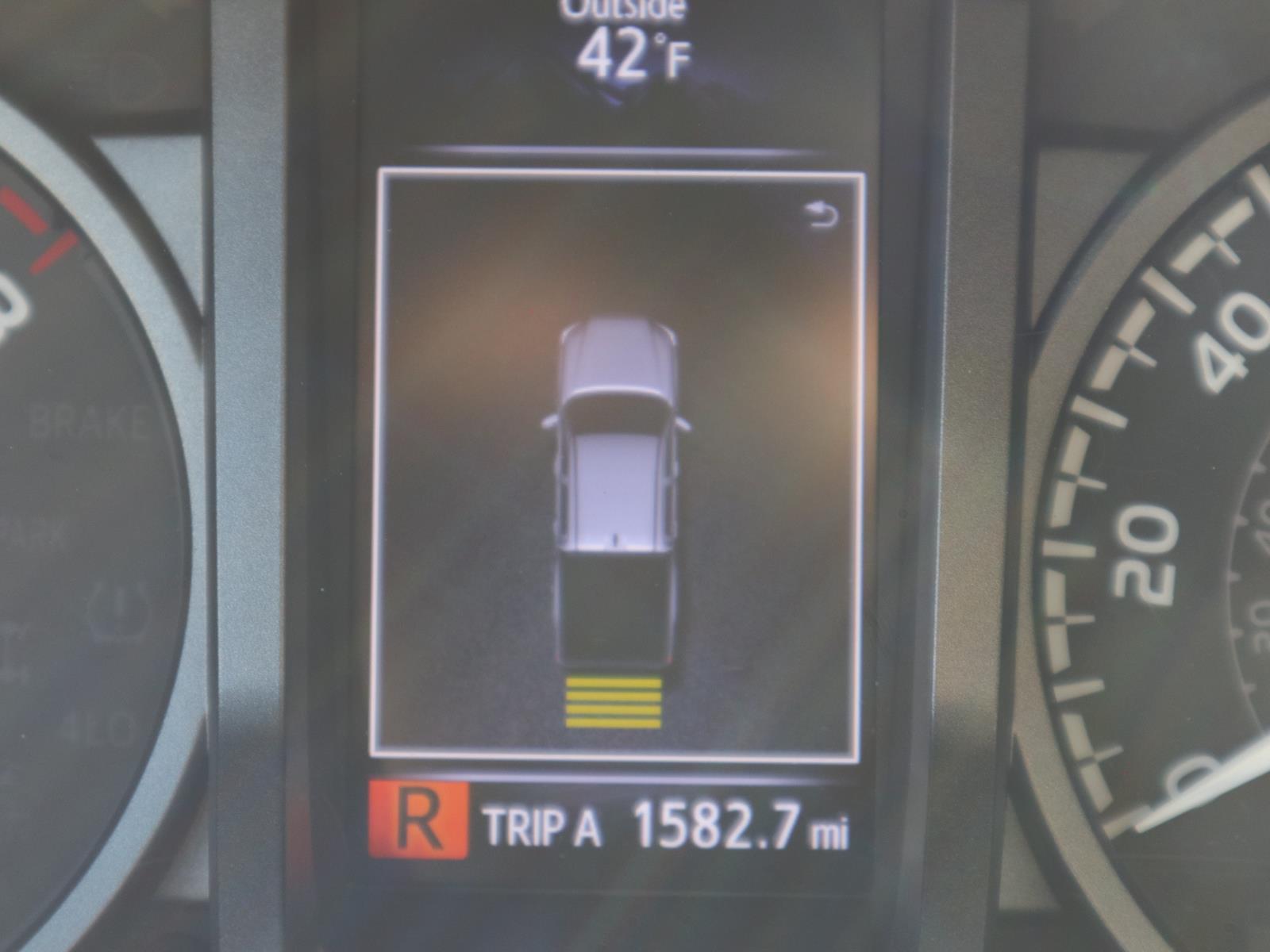This screenshot has height=952, width=1270.
Task: Click the back arrow icon
Action: pyautogui.click(x=823, y=215)
